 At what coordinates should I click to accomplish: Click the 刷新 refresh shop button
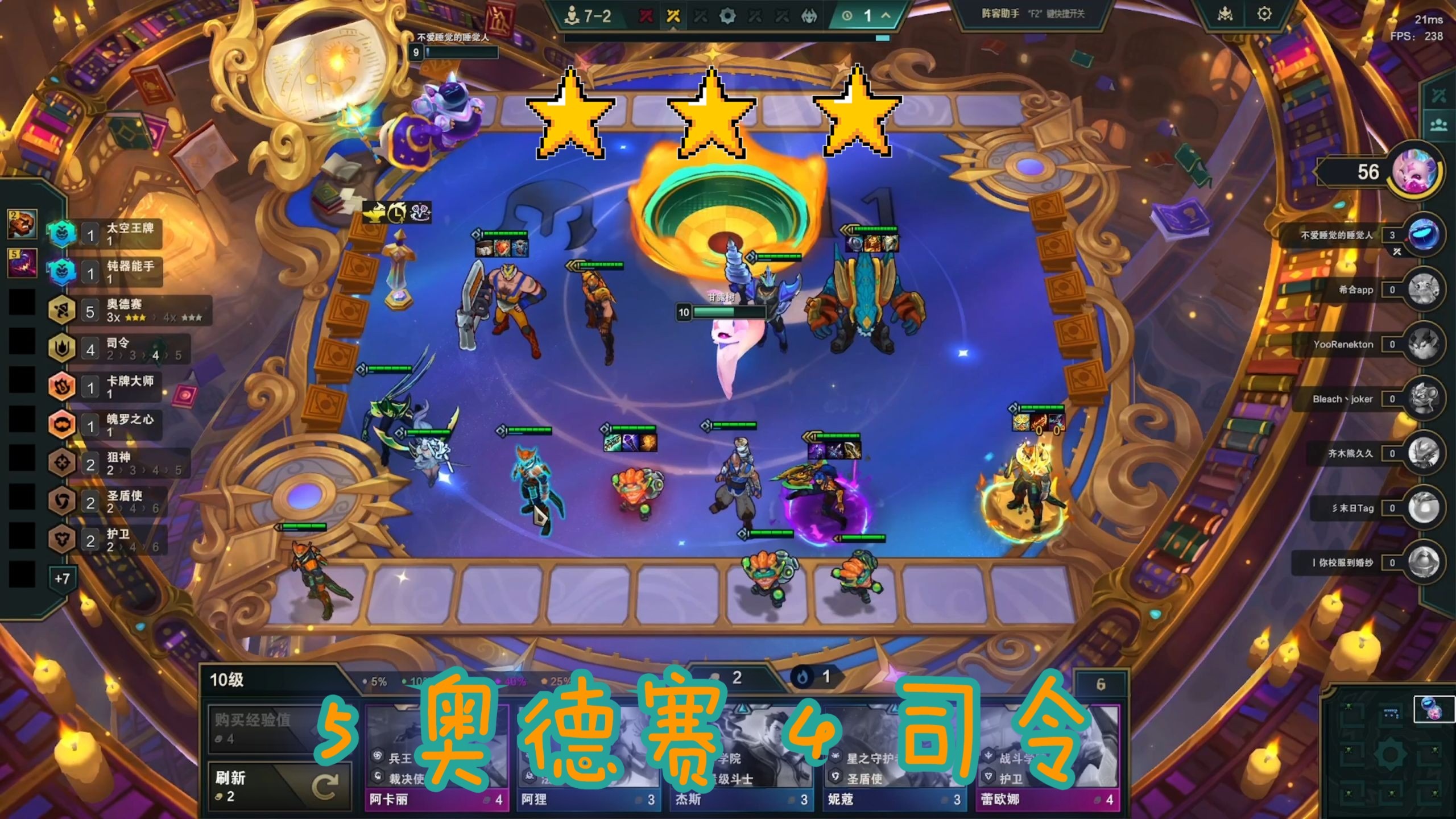(x=280, y=785)
